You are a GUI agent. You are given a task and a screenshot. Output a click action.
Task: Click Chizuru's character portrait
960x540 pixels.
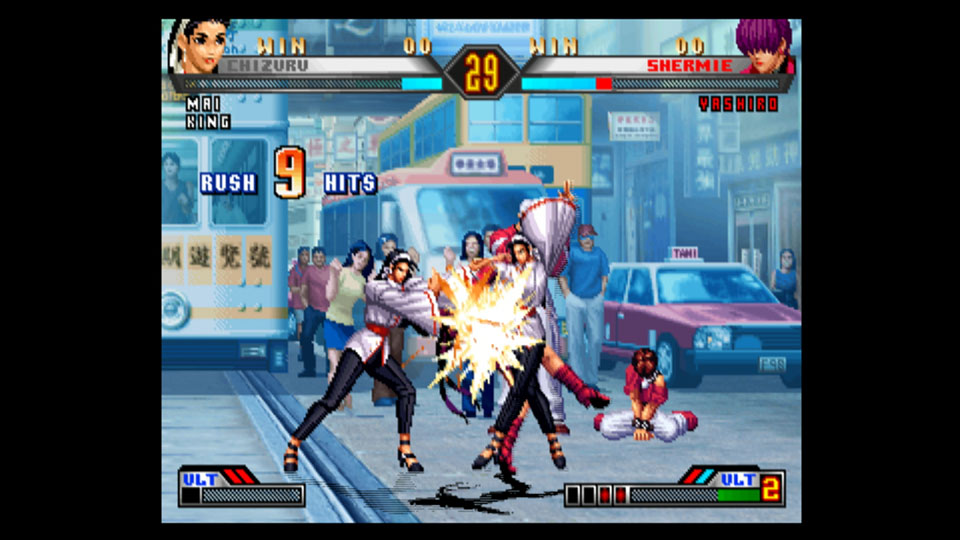tap(196, 45)
